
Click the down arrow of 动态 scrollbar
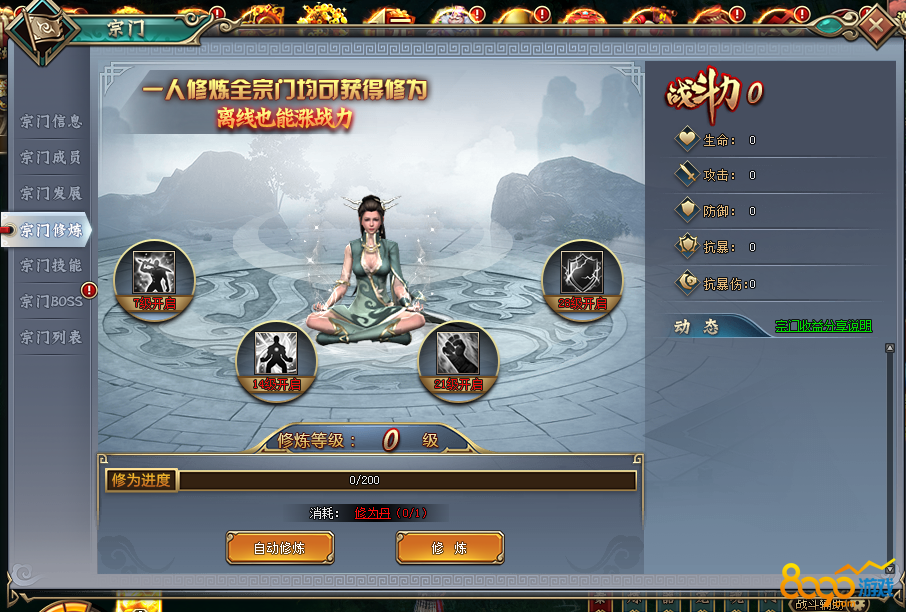889,566
